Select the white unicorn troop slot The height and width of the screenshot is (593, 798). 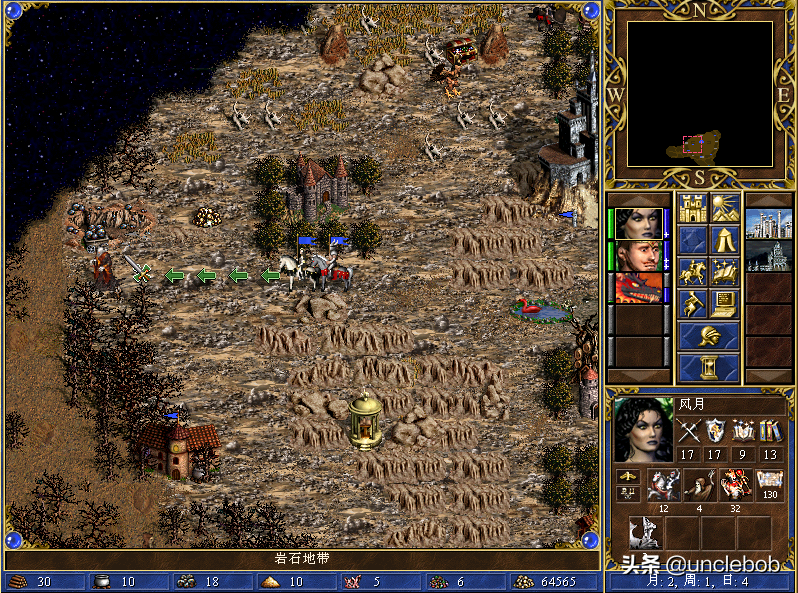click(645, 534)
